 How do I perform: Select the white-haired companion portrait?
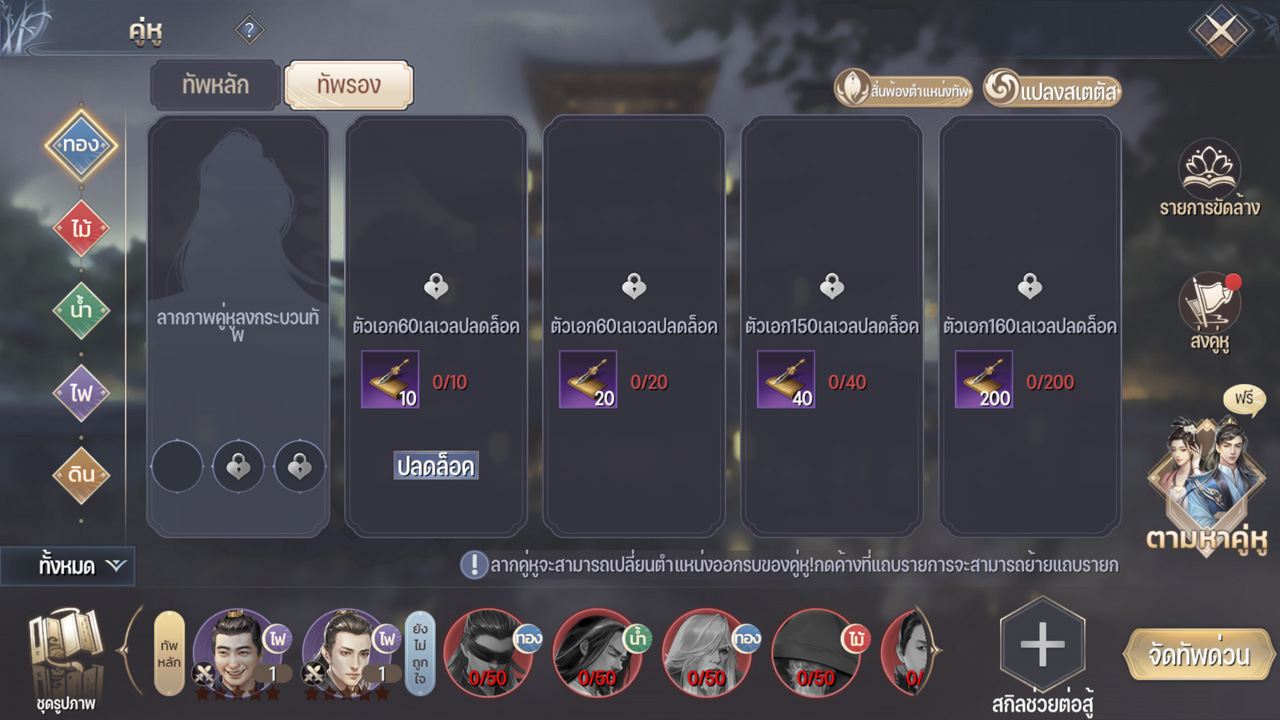705,653
